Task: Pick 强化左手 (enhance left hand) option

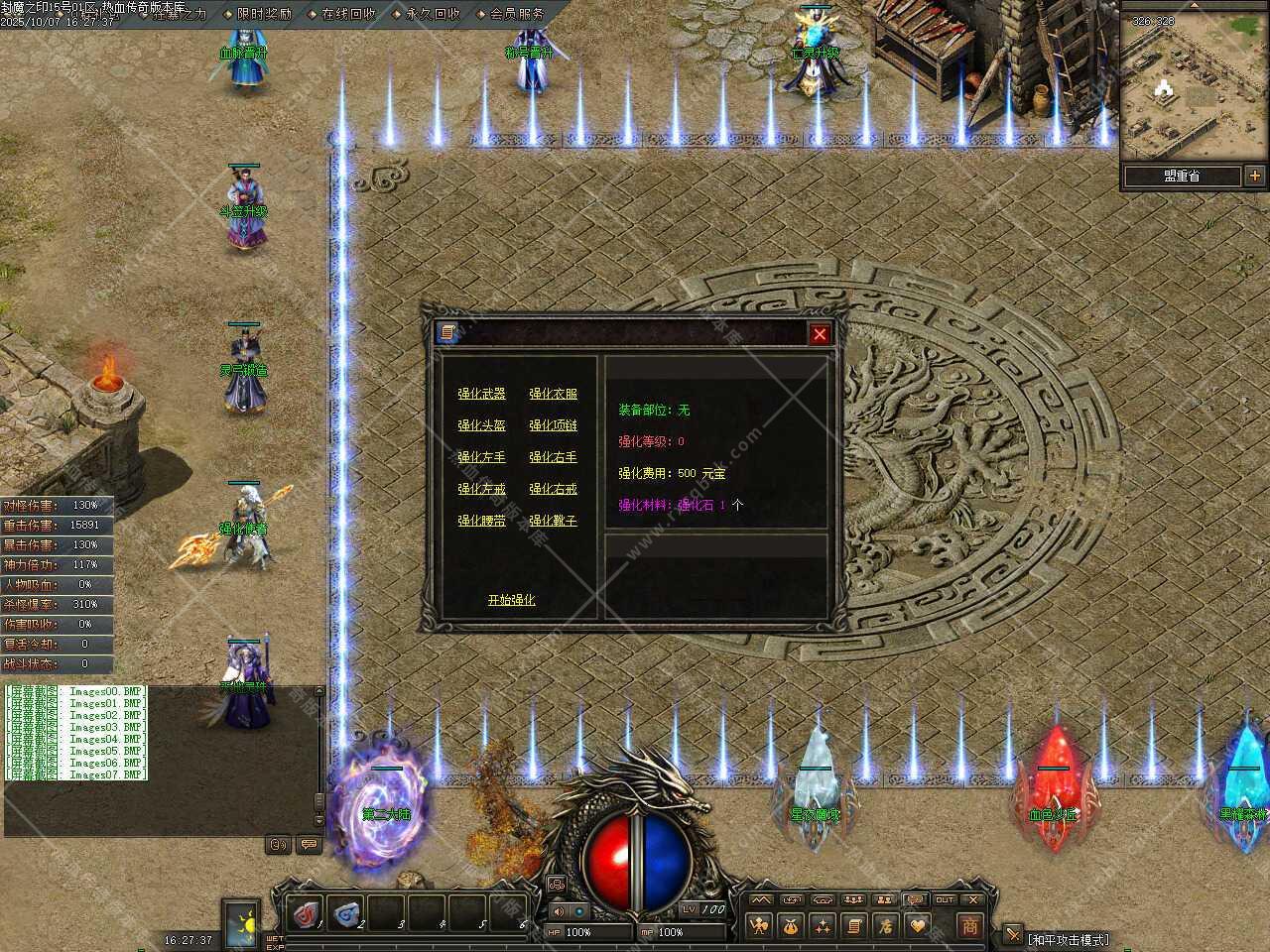Action: 481,457
